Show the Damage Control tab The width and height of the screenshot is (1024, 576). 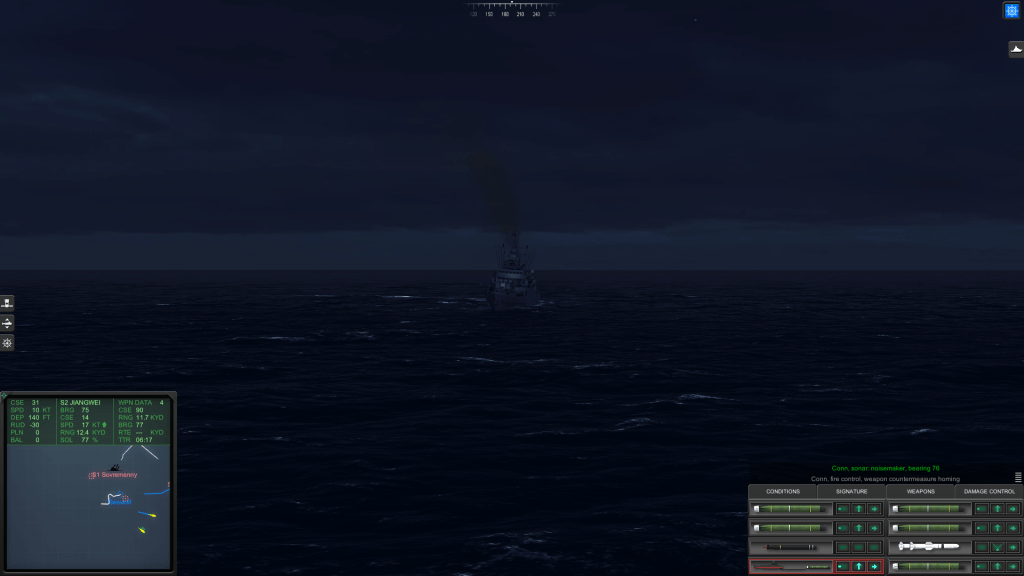tap(989, 491)
